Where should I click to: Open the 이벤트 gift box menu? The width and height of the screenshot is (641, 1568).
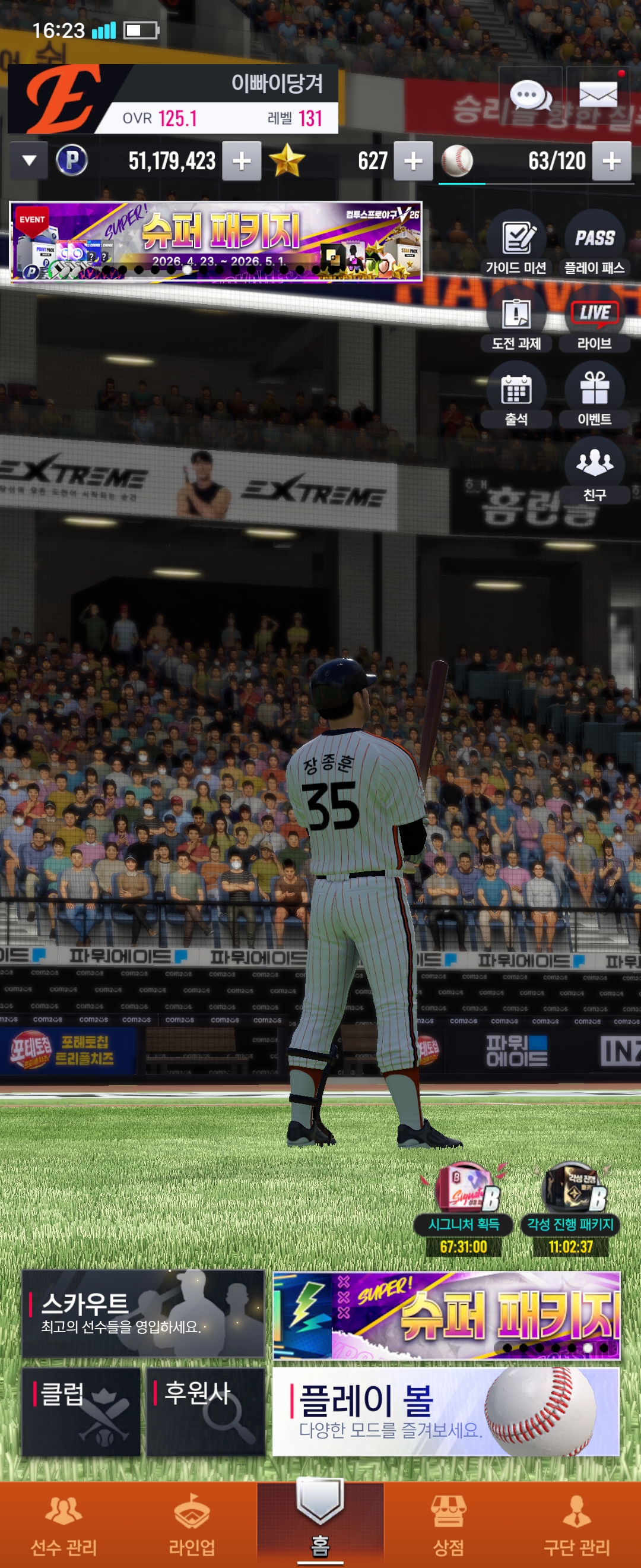594,395
